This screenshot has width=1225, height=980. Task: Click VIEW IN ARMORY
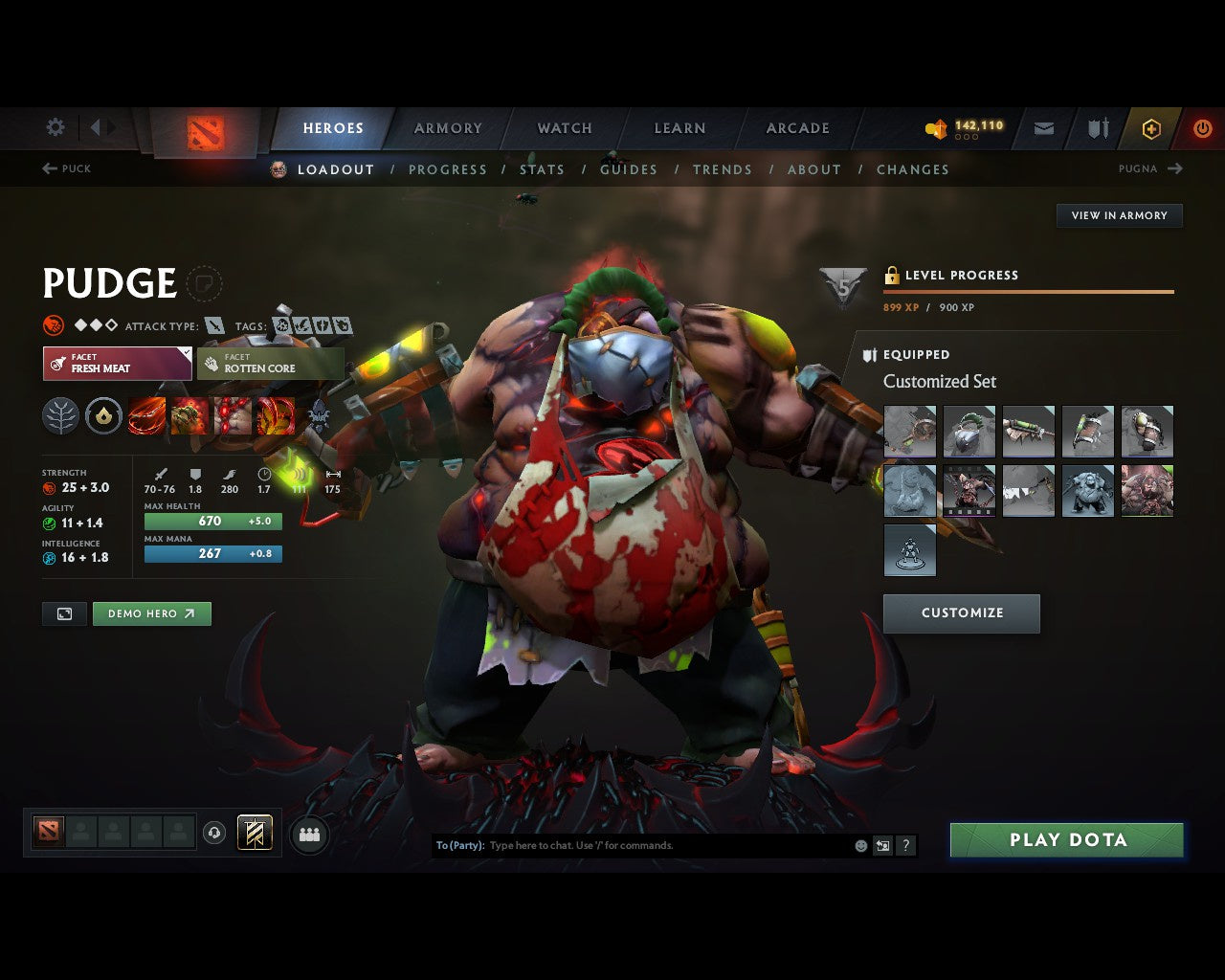(1119, 215)
